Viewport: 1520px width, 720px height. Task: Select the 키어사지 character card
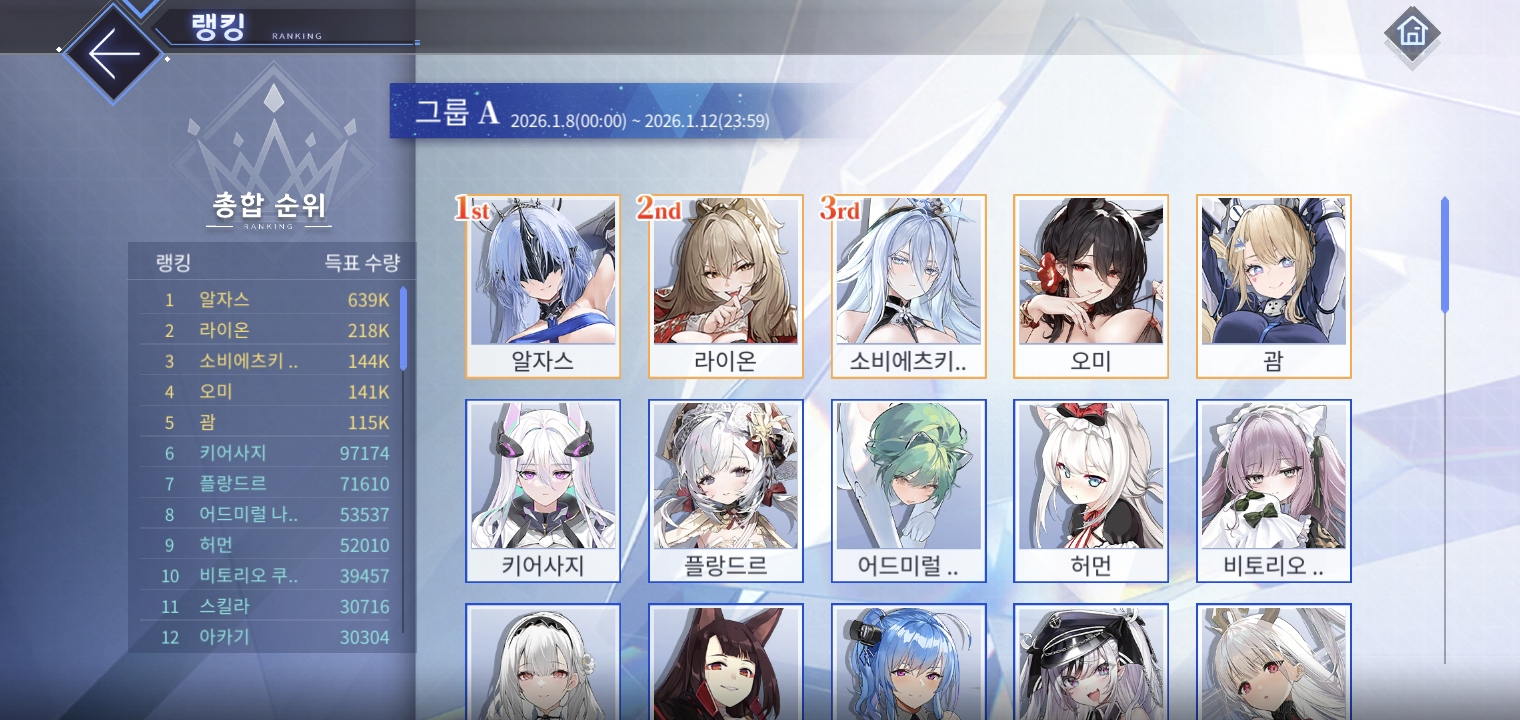(543, 490)
